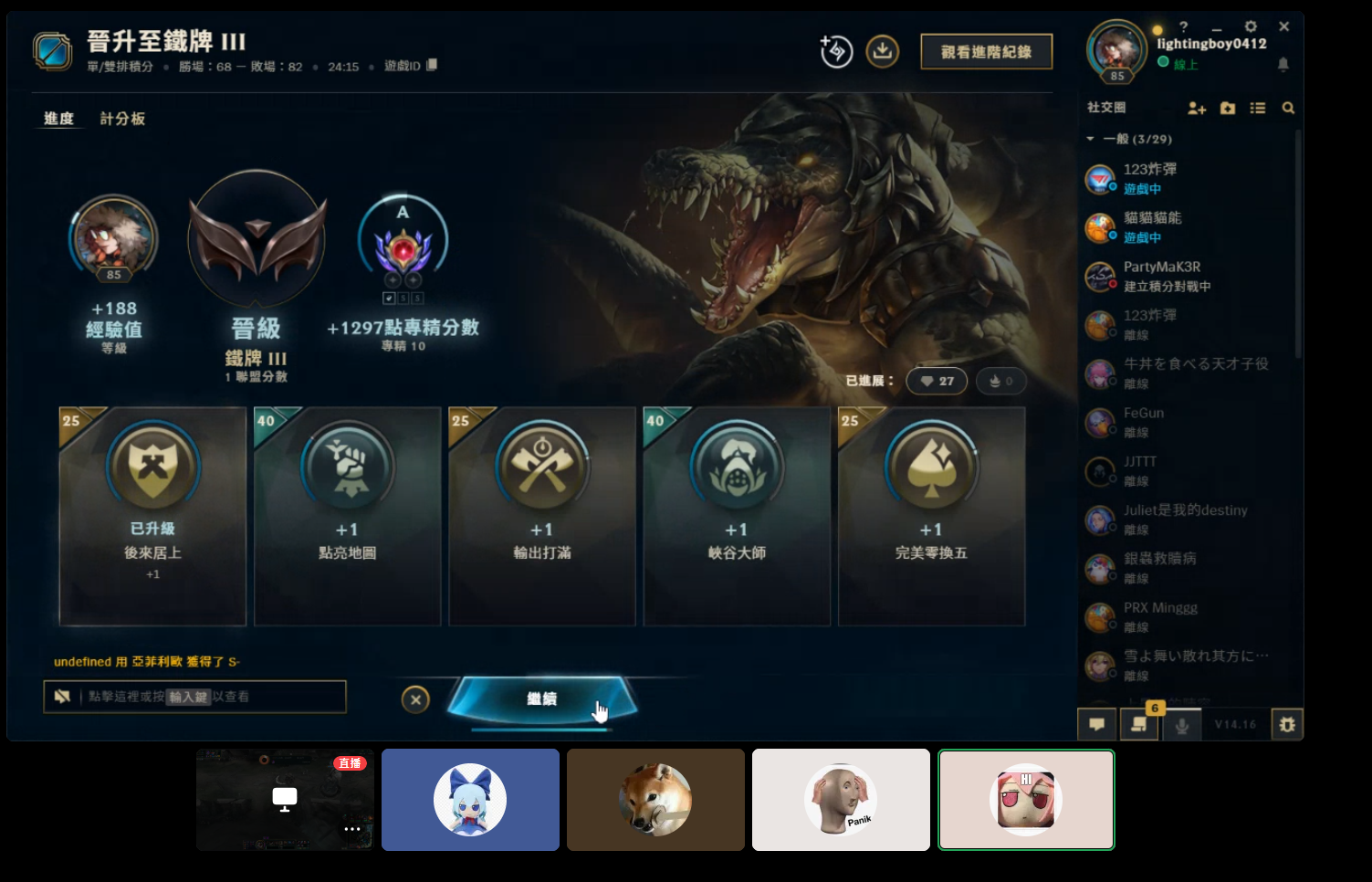Viewport: 1372px width, 882px height.
Task: Collapse the 一般 friends group
Action: (x=1090, y=139)
